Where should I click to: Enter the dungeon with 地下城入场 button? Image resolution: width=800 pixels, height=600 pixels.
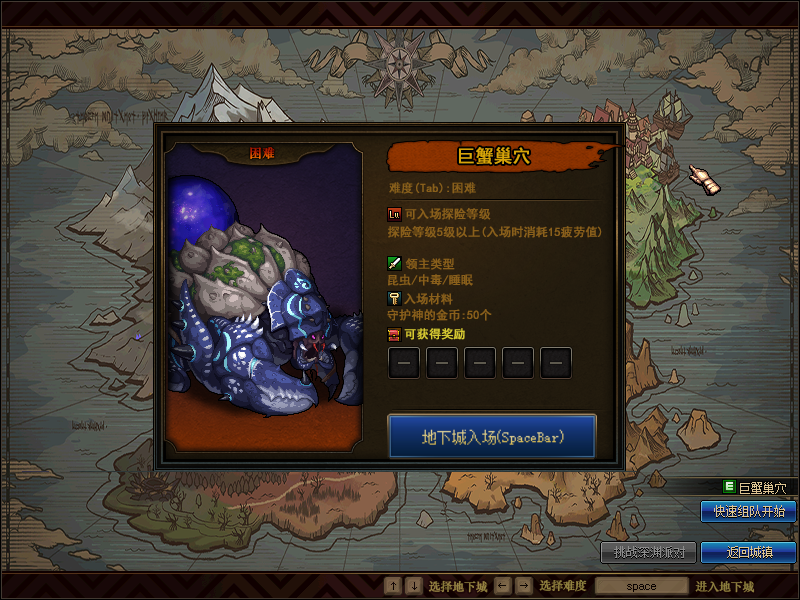click(x=492, y=437)
